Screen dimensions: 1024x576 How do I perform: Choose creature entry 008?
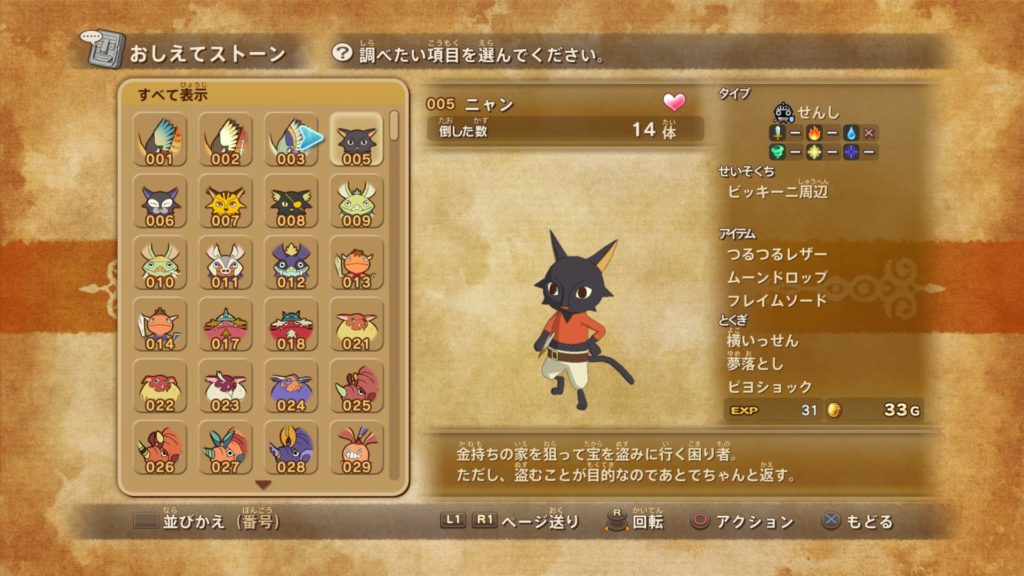pyautogui.click(x=290, y=202)
